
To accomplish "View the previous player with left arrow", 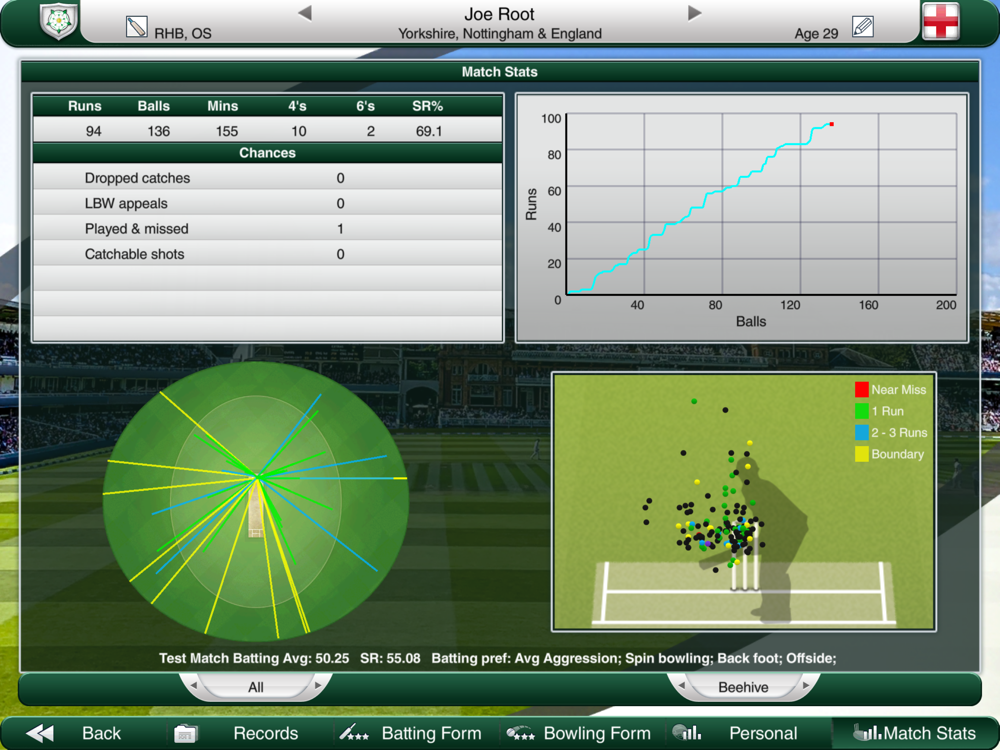I will click(x=305, y=13).
